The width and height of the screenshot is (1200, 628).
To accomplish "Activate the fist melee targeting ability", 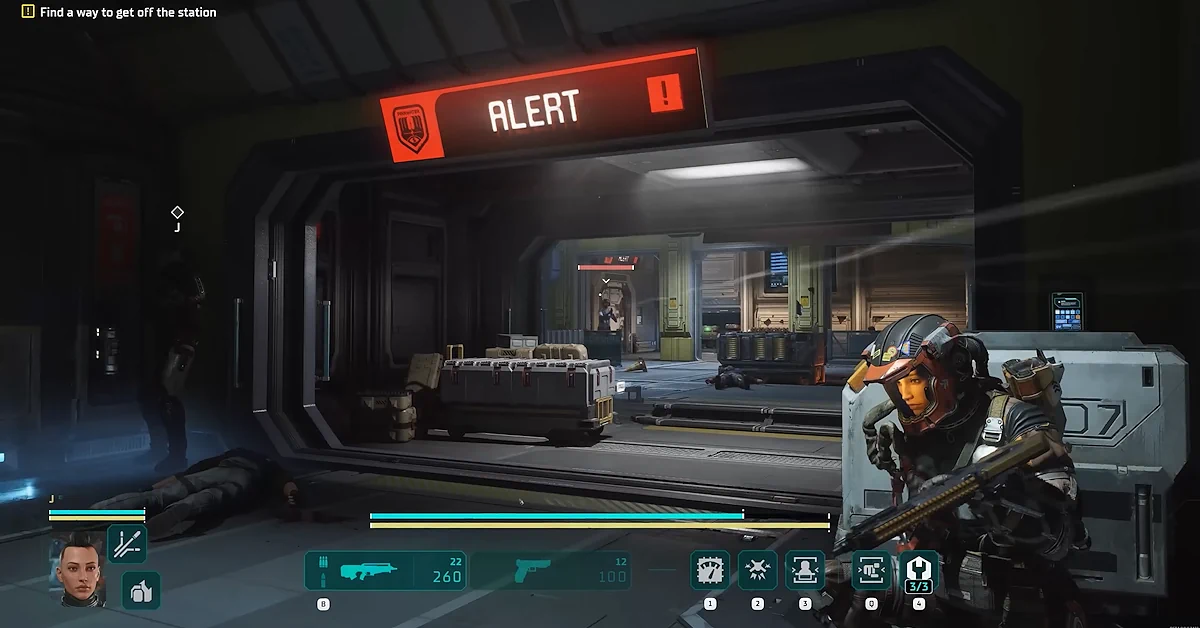I will (x=871, y=570).
